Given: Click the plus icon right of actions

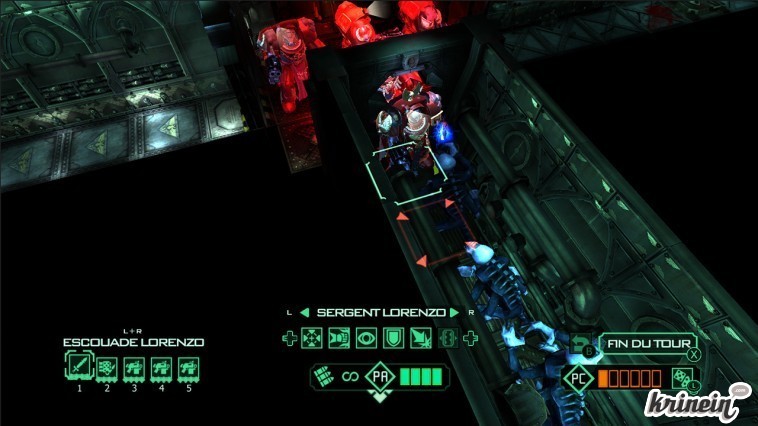Looking at the screenshot, I should click(x=469, y=338).
